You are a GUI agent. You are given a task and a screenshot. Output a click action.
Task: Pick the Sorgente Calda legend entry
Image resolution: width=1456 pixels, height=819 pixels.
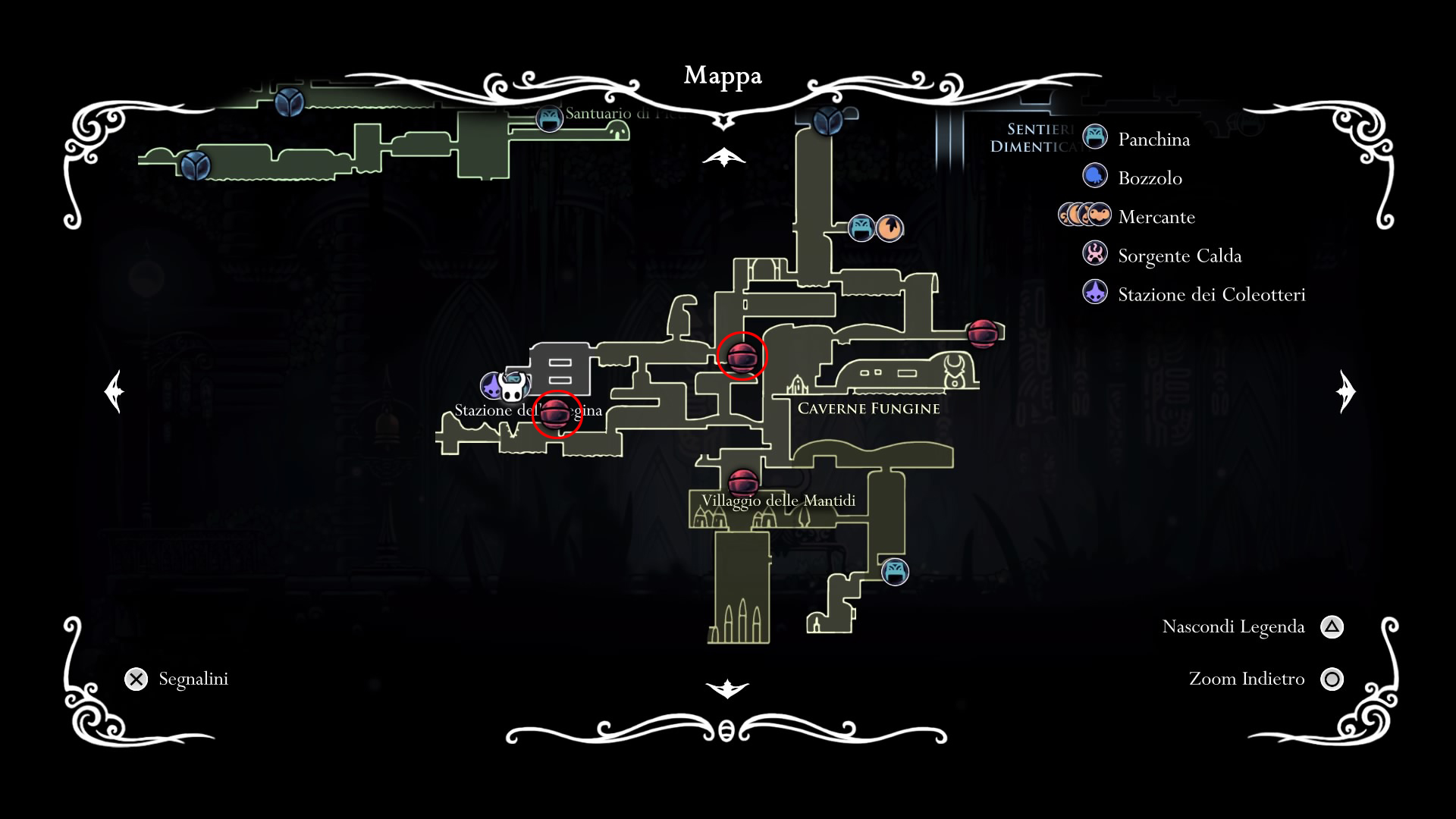(1179, 256)
